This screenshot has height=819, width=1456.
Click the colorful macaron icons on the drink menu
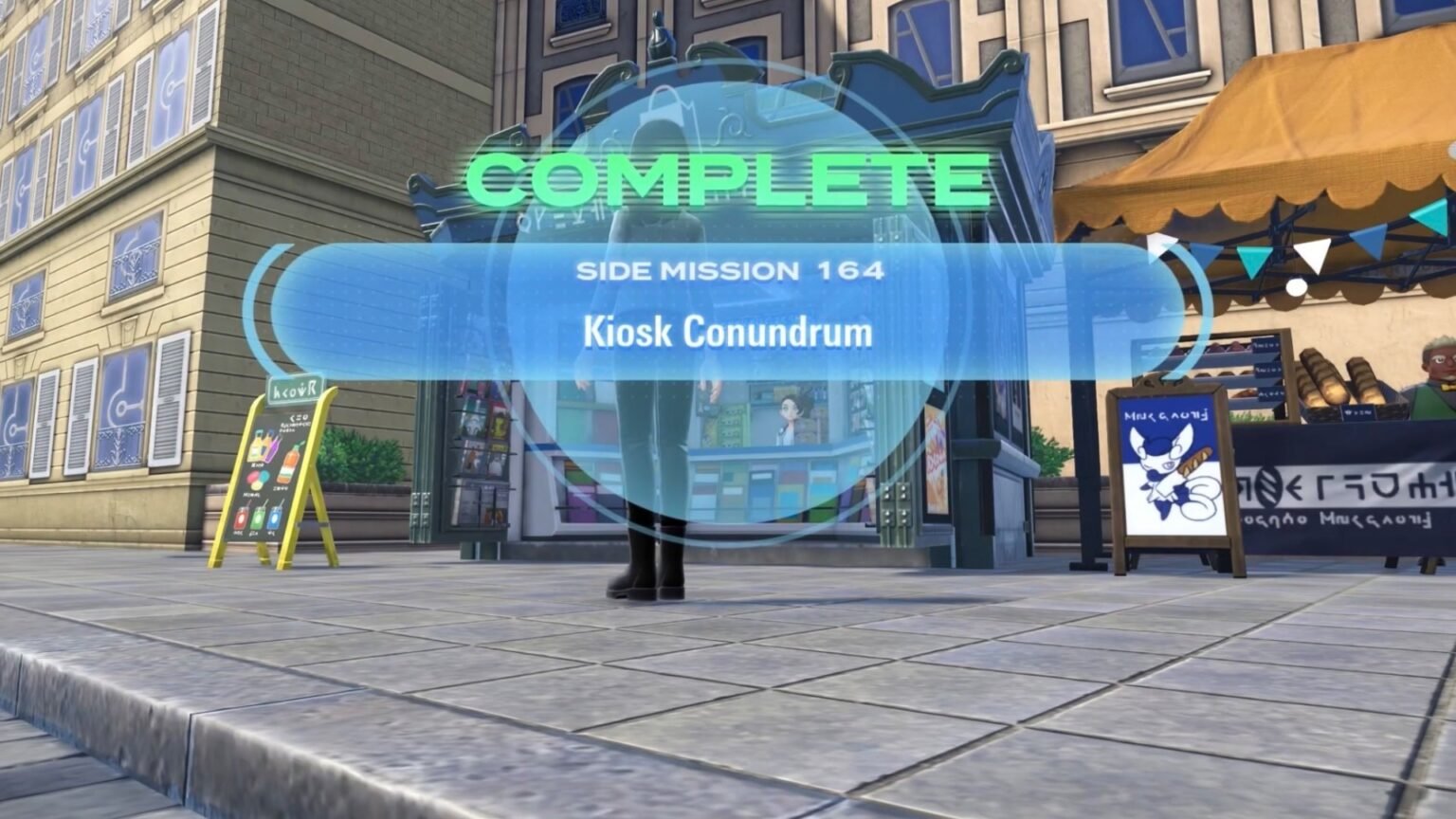click(x=258, y=477)
